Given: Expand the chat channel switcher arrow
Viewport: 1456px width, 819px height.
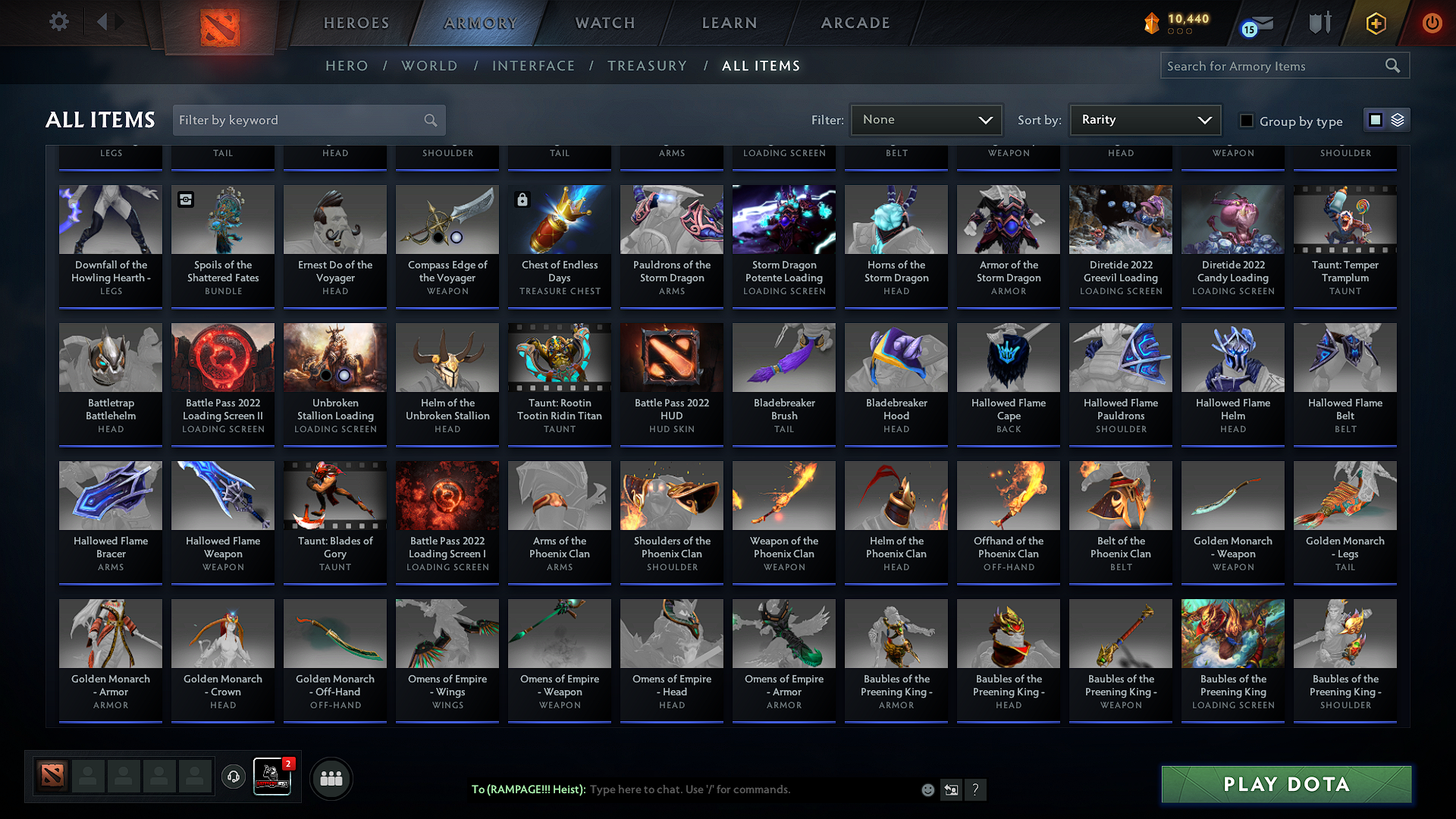Looking at the screenshot, I should tap(950, 789).
